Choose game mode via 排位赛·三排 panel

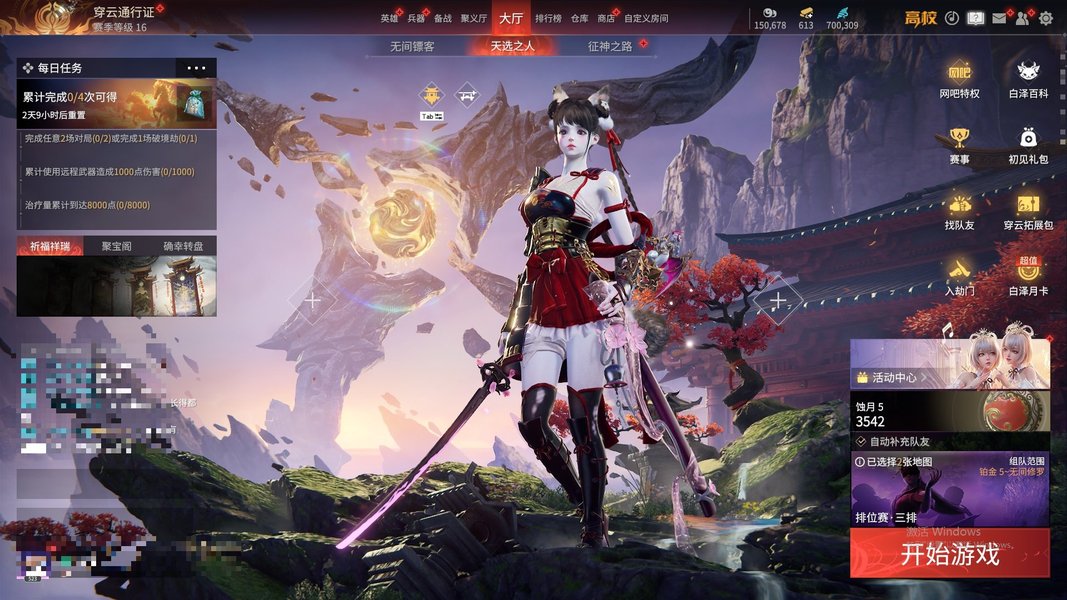[949, 490]
